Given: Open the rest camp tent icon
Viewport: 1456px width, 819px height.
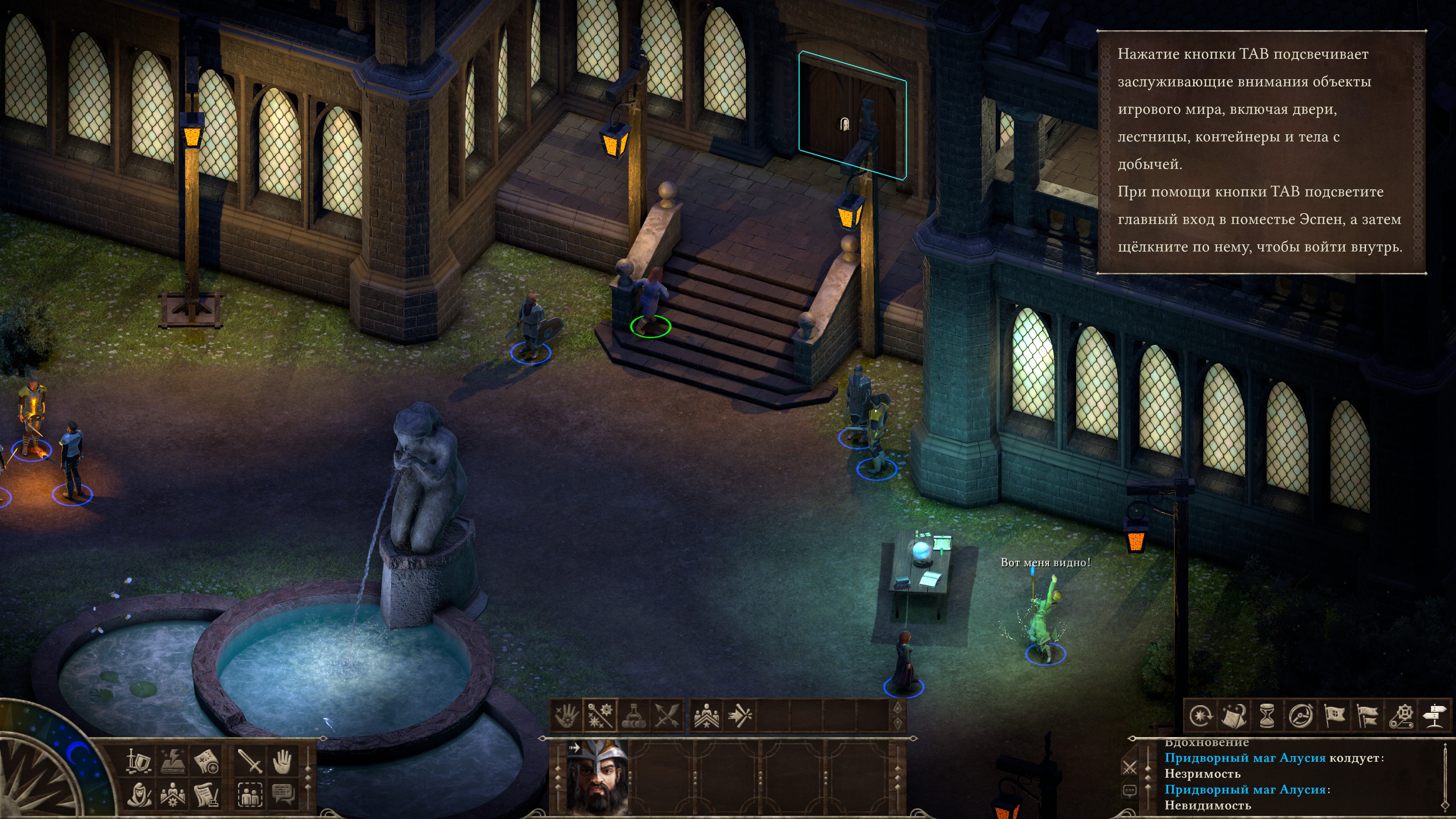Looking at the screenshot, I should (1234, 716).
